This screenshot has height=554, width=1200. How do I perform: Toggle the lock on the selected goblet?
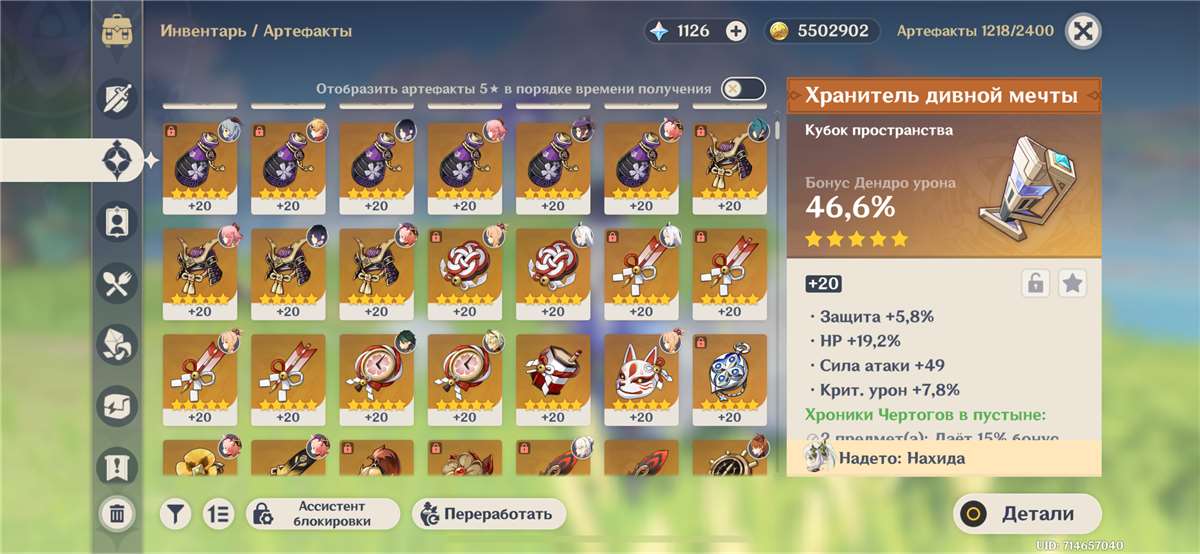(x=1035, y=284)
